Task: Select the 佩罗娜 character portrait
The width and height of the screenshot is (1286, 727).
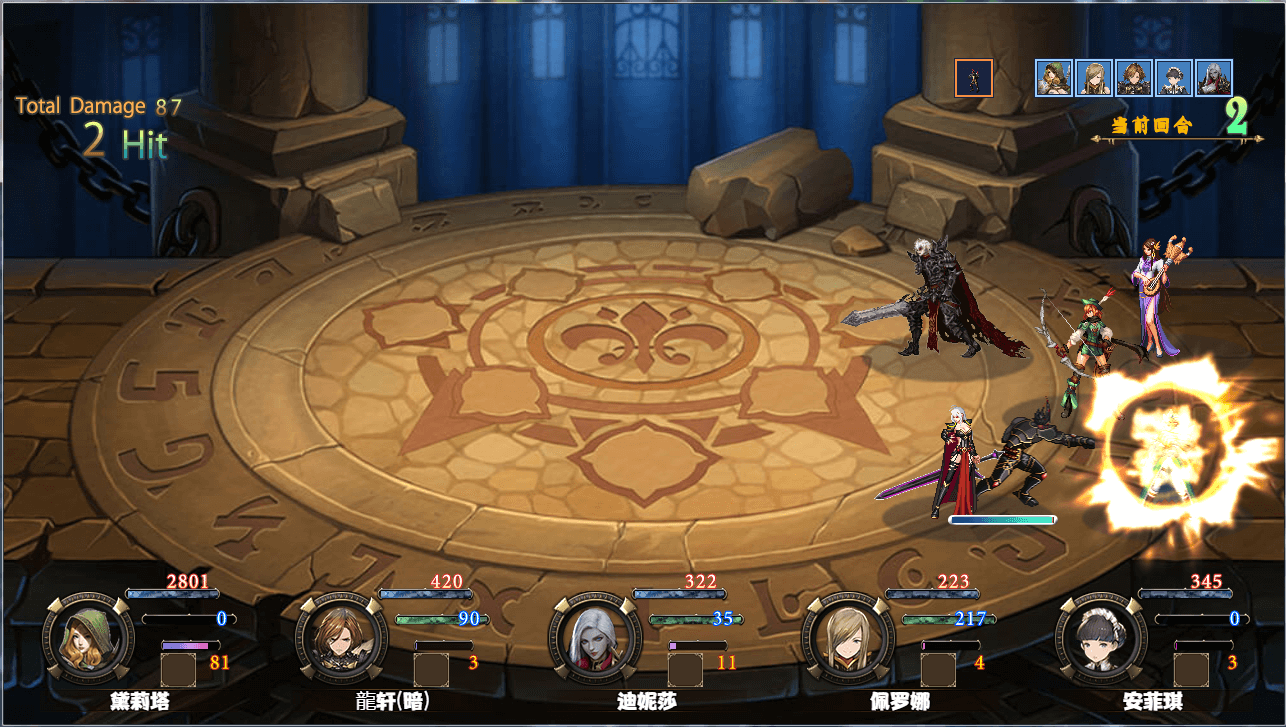Action: (x=847, y=640)
